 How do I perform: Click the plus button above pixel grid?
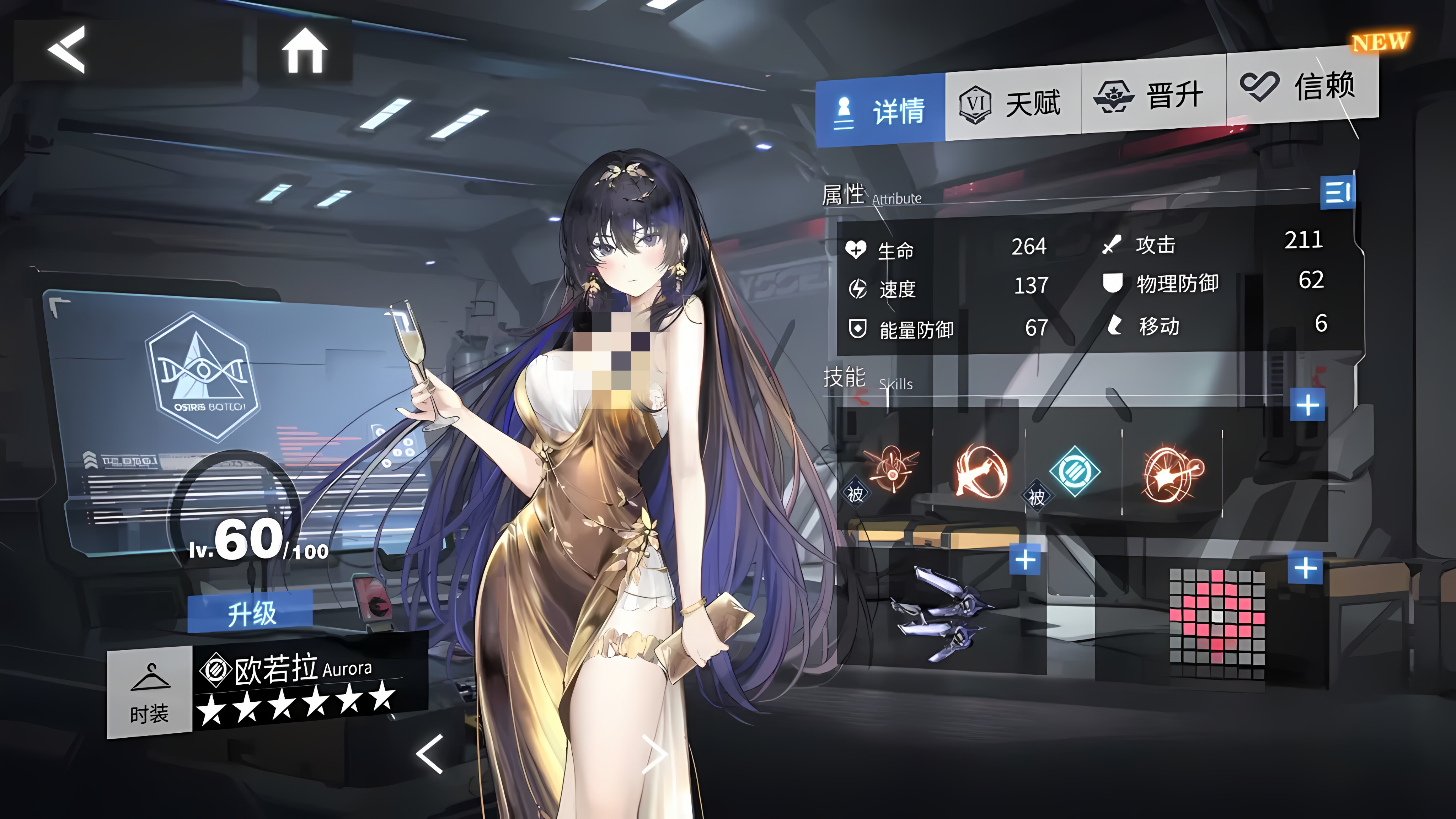pyautogui.click(x=1305, y=568)
